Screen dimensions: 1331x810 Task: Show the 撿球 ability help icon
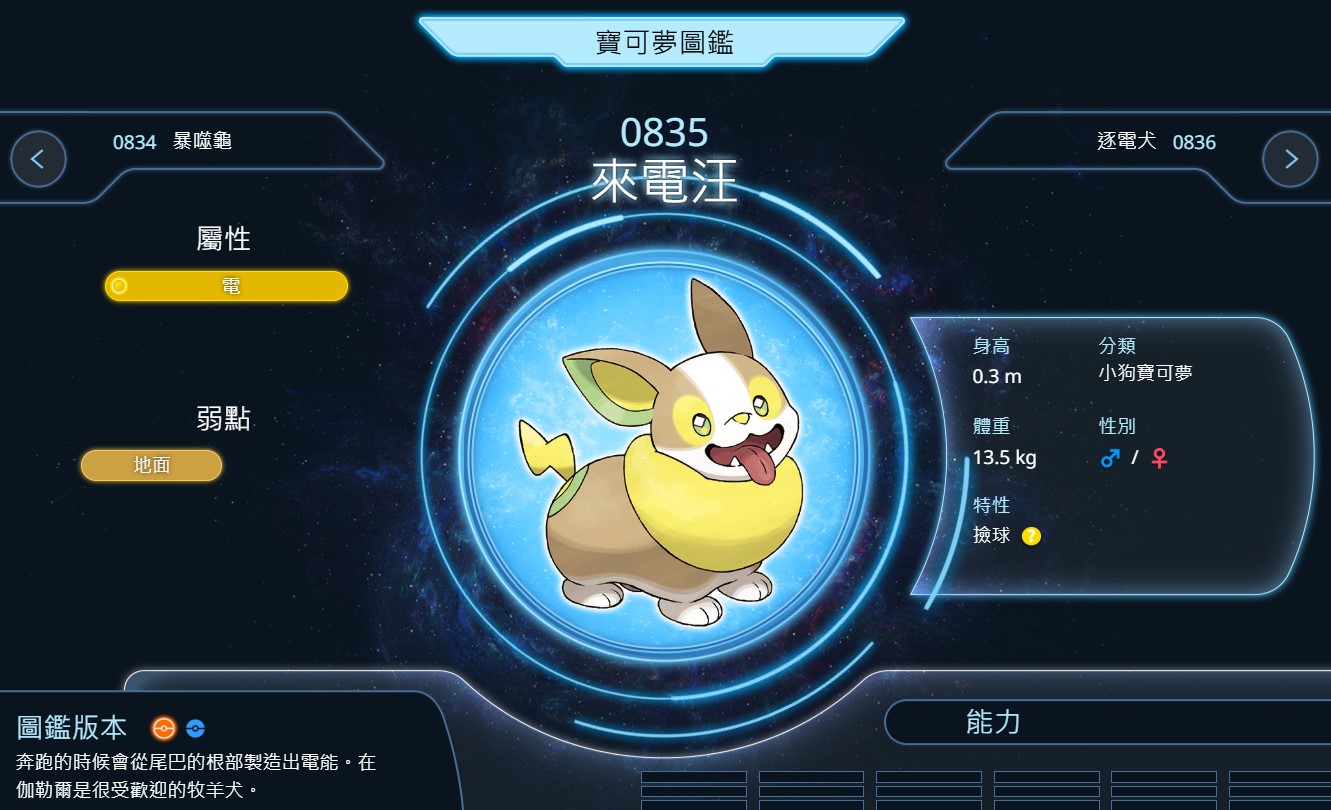[1031, 536]
